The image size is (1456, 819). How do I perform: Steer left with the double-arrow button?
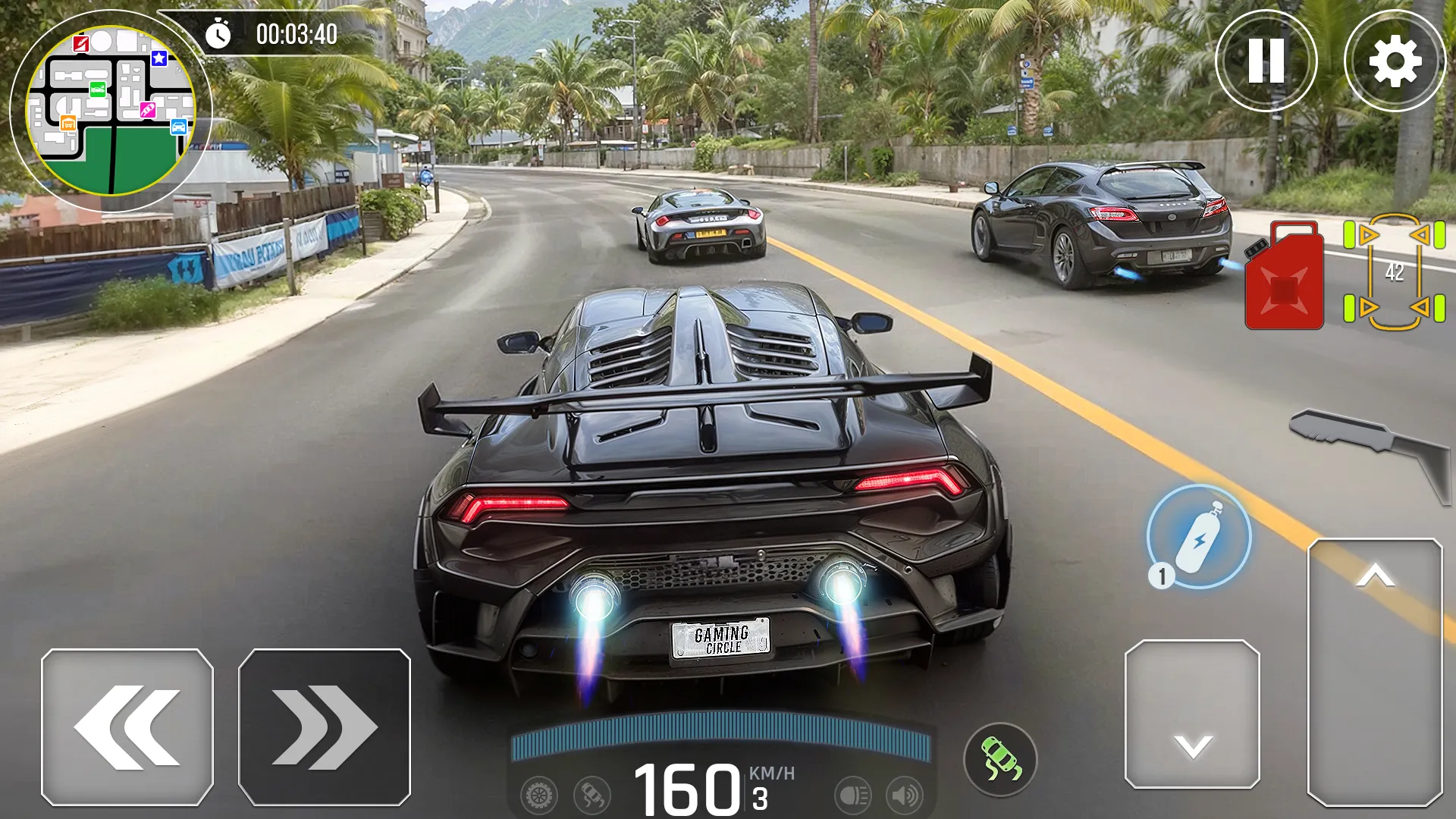(x=127, y=726)
